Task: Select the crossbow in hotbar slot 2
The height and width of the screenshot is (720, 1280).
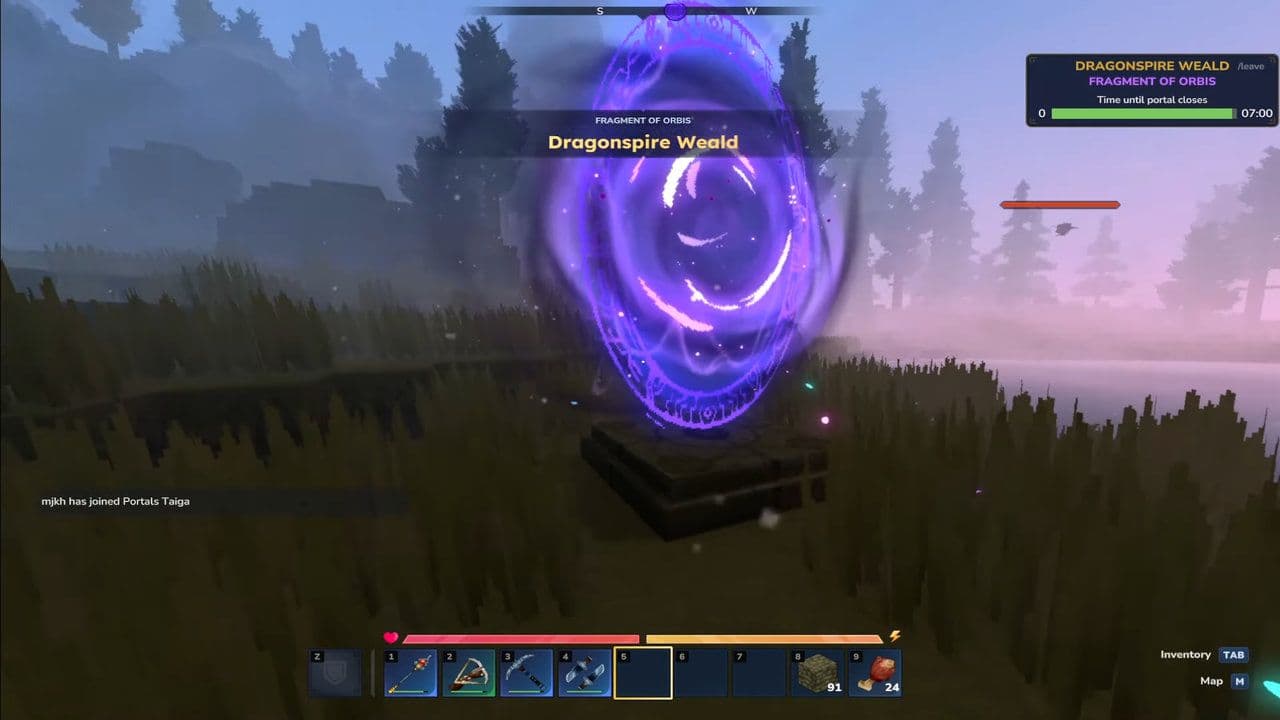Action: click(x=468, y=672)
